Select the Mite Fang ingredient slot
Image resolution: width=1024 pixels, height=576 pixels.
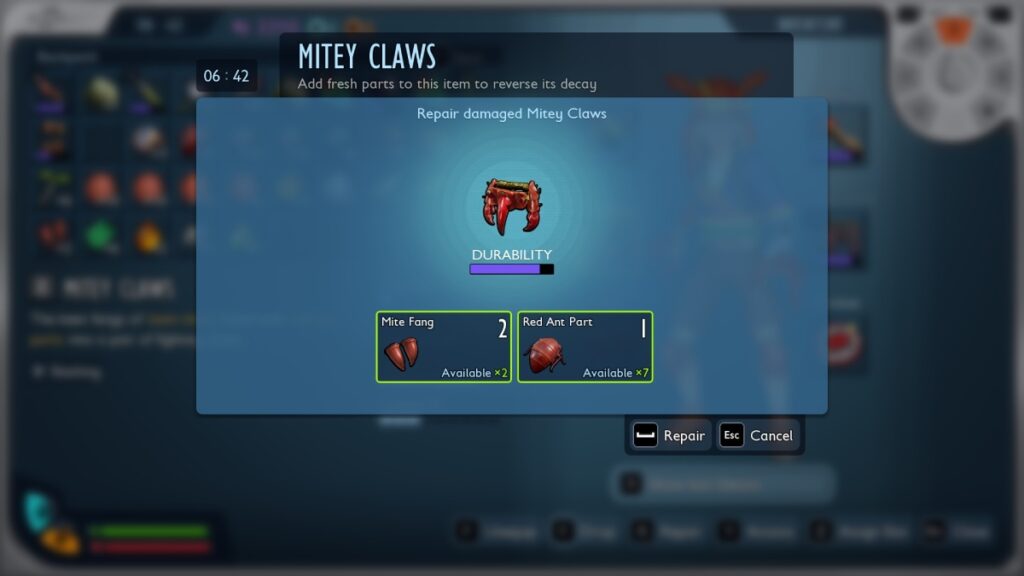443,346
